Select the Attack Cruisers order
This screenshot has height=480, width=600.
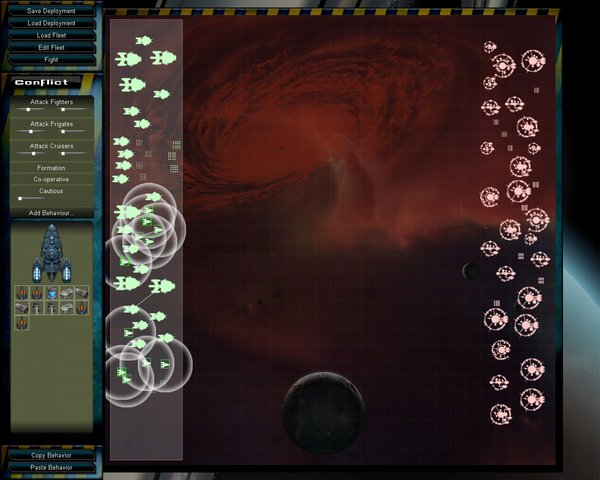[51, 146]
